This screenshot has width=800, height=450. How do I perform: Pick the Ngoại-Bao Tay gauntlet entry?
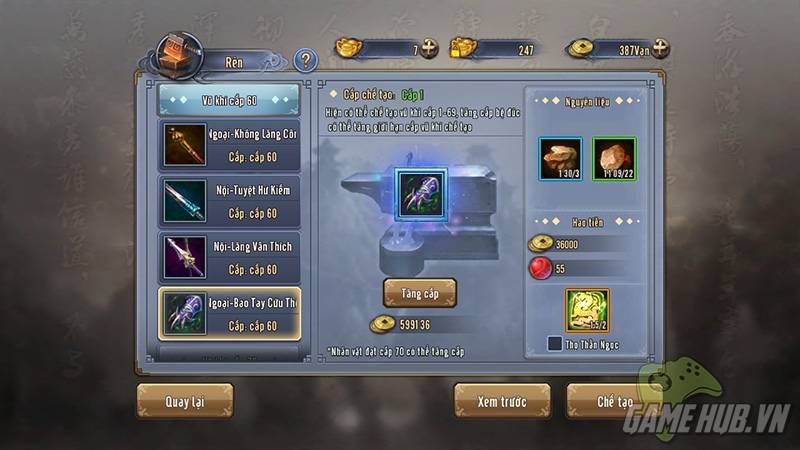click(229, 313)
